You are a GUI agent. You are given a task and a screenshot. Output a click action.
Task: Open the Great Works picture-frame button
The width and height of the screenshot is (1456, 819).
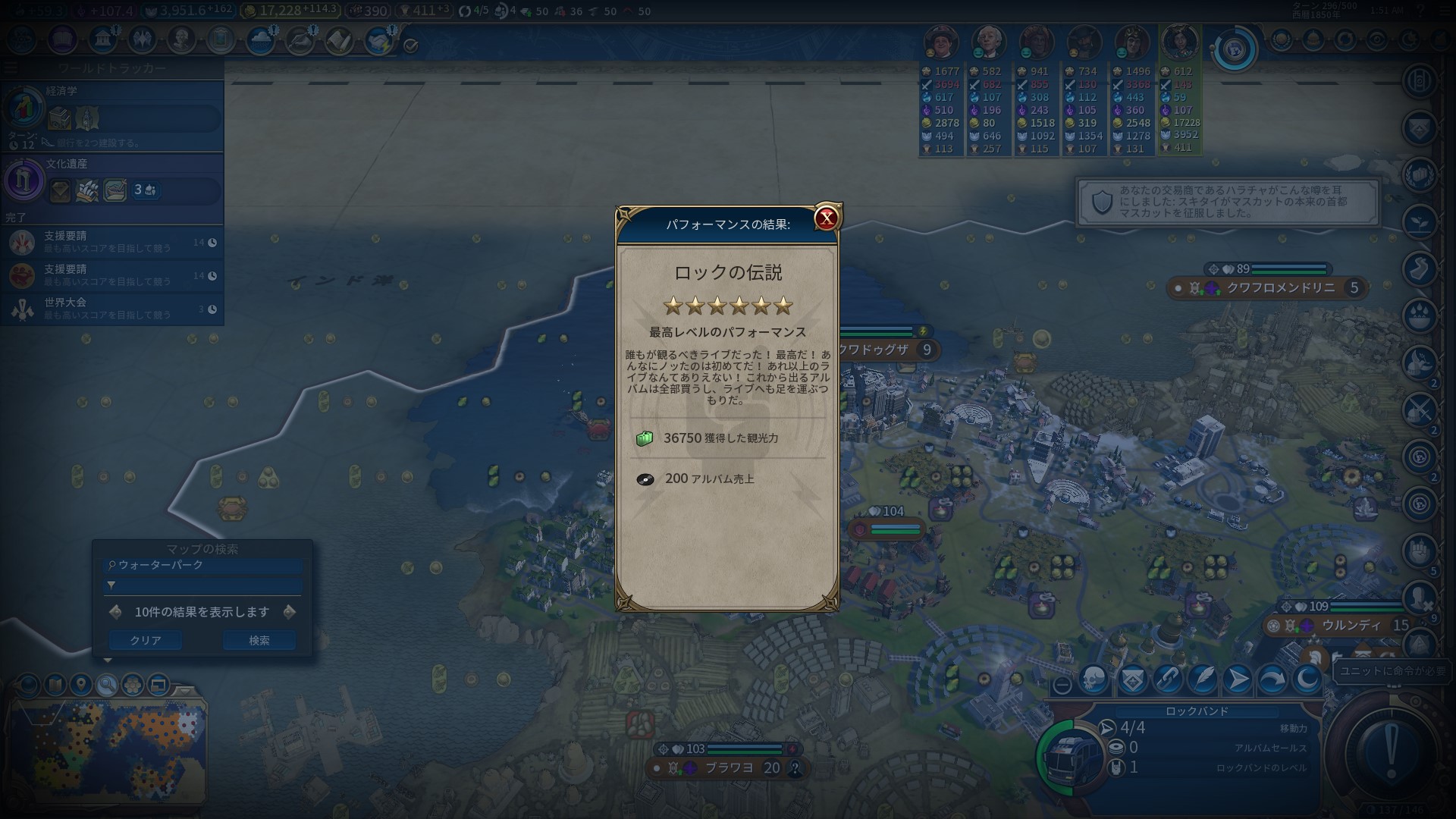(221, 39)
